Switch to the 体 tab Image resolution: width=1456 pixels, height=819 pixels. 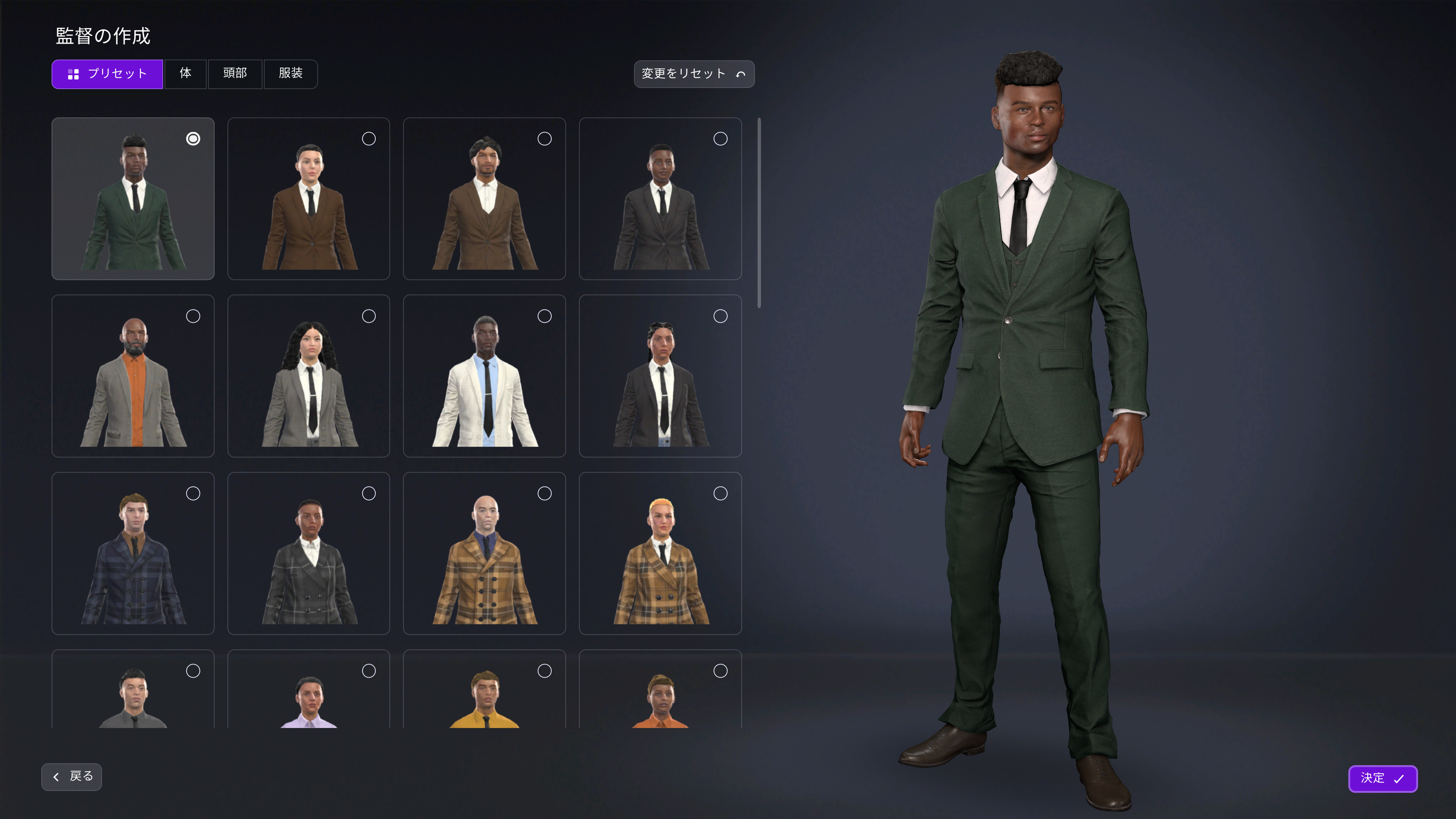click(185, 74)
